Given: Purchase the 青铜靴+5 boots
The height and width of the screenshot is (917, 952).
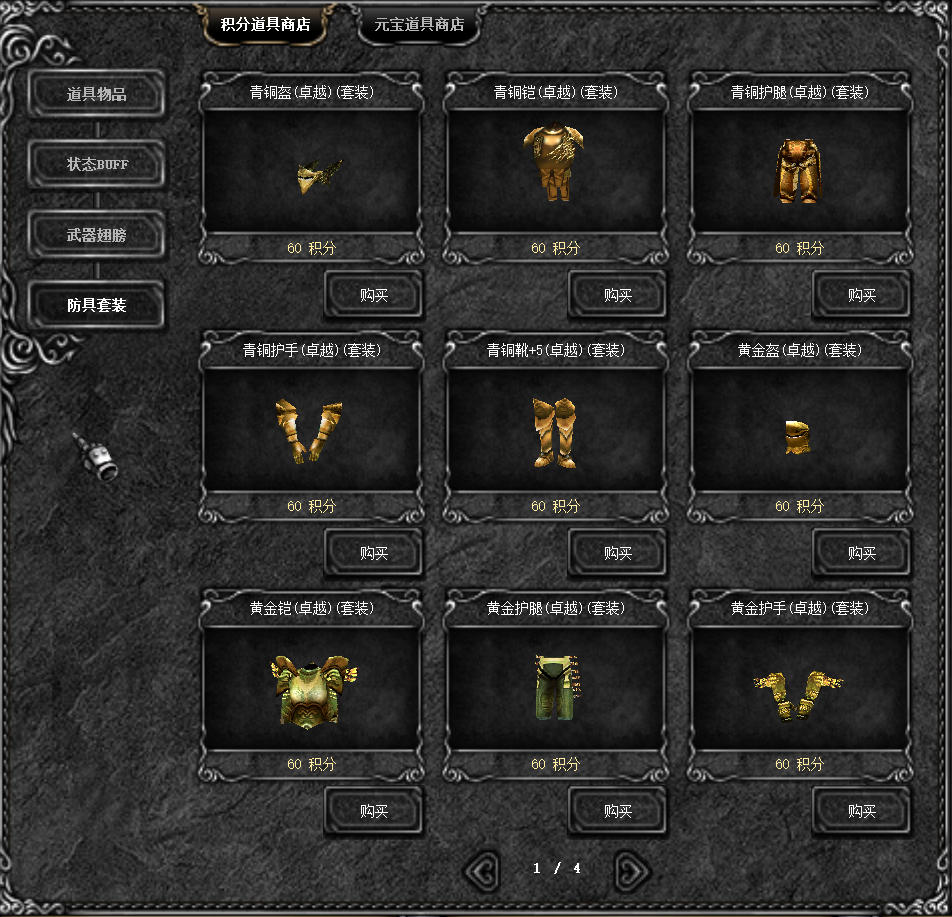Looking at the screenshot, I should 617,553.
